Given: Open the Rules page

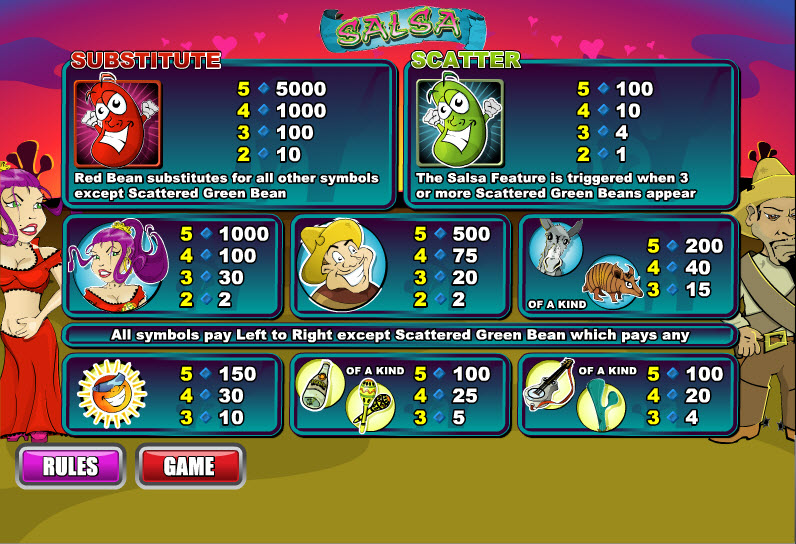Looking at the screenshot, I should (x=70, y=466).
